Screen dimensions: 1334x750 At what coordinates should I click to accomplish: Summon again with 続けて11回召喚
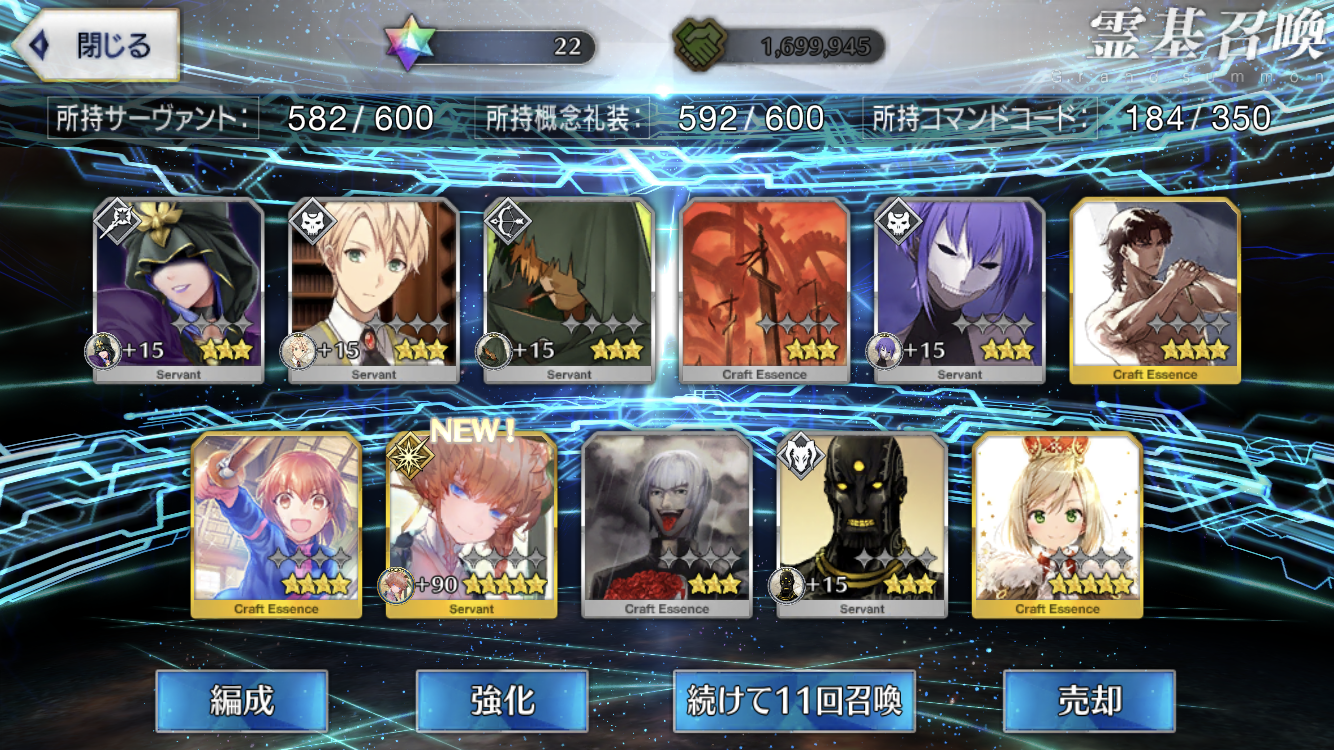[794, 701]
